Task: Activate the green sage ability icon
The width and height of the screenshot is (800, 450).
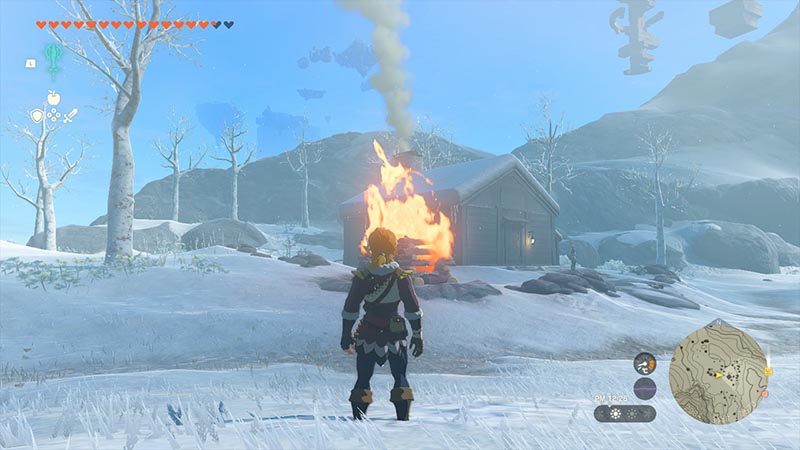Action: pyautogui.click(x=54, y=57)
